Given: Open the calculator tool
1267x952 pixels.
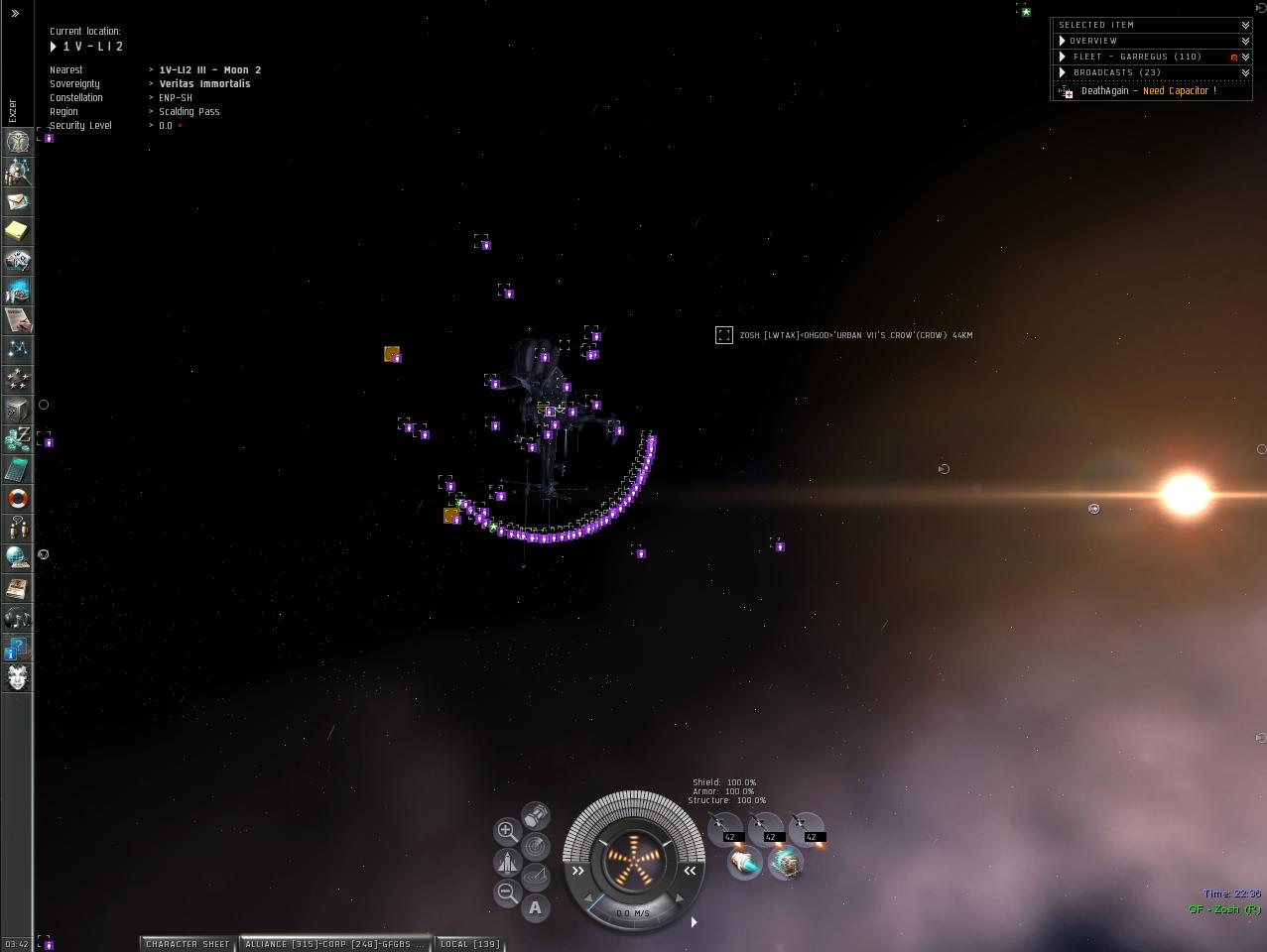Looking at the screenshot, I should pyautogui.click(x=17, y=468).
